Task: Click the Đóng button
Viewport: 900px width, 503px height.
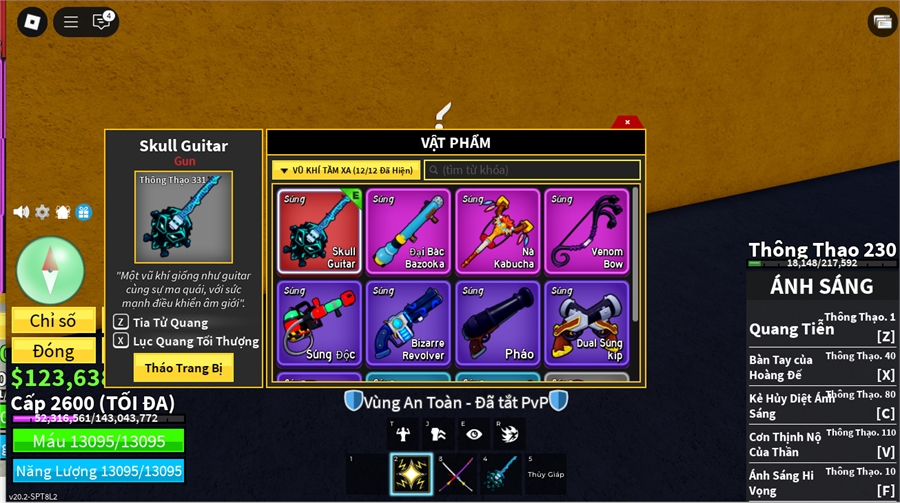Action: (53, 351)
